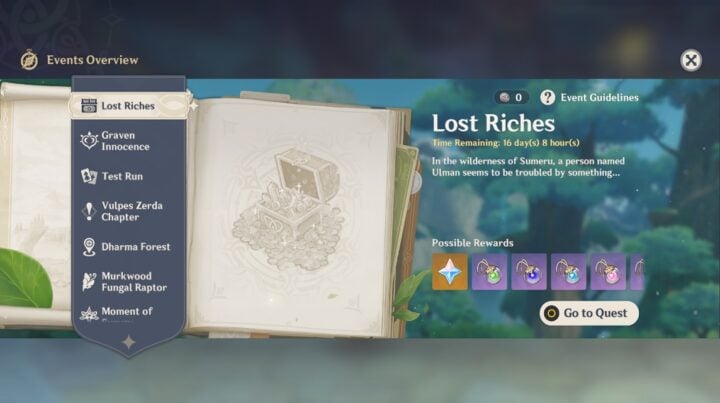Click the Go to Quest button

[589, 313]
